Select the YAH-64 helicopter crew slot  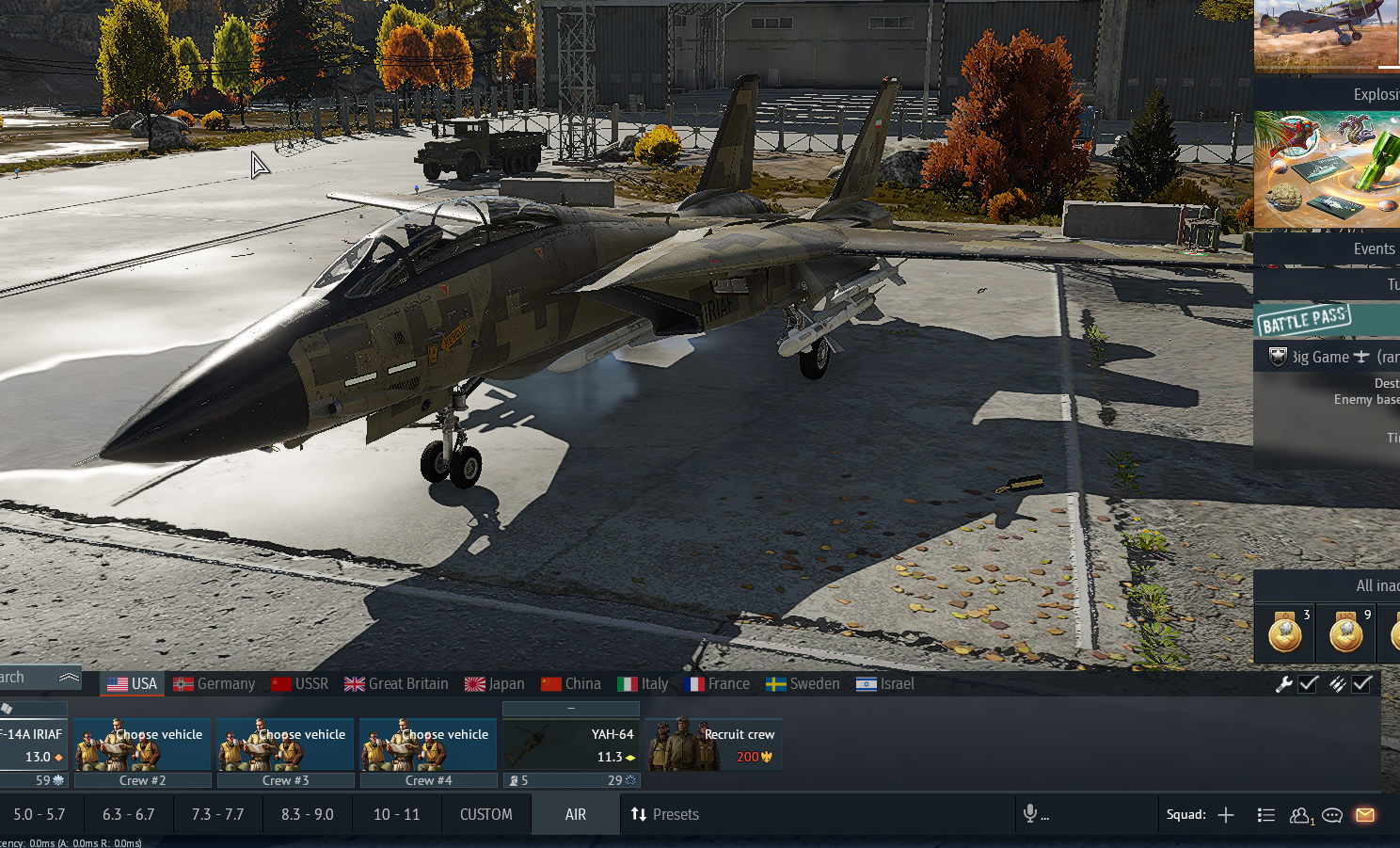571,745
